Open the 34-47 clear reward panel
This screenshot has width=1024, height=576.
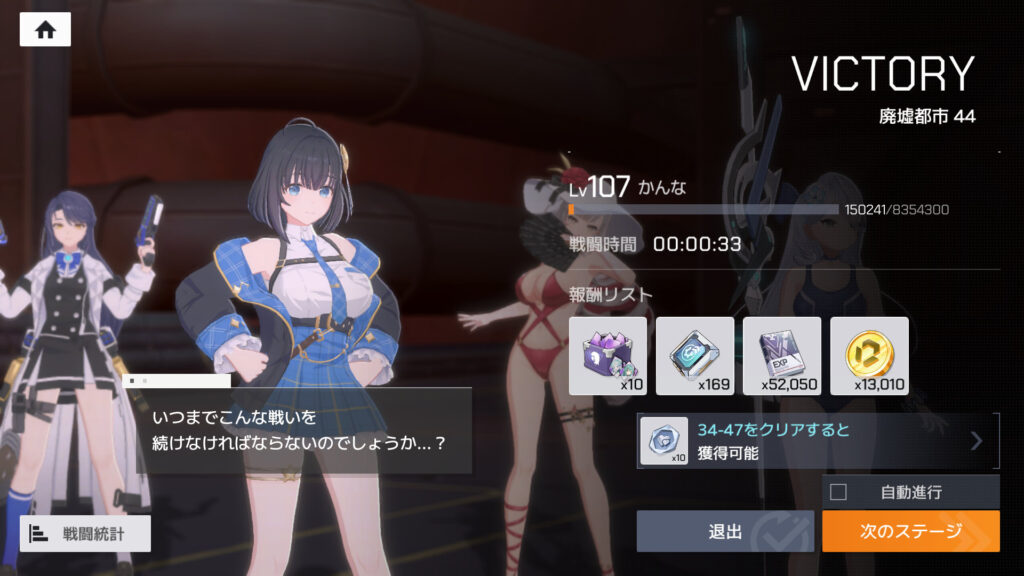pos(817,441)
